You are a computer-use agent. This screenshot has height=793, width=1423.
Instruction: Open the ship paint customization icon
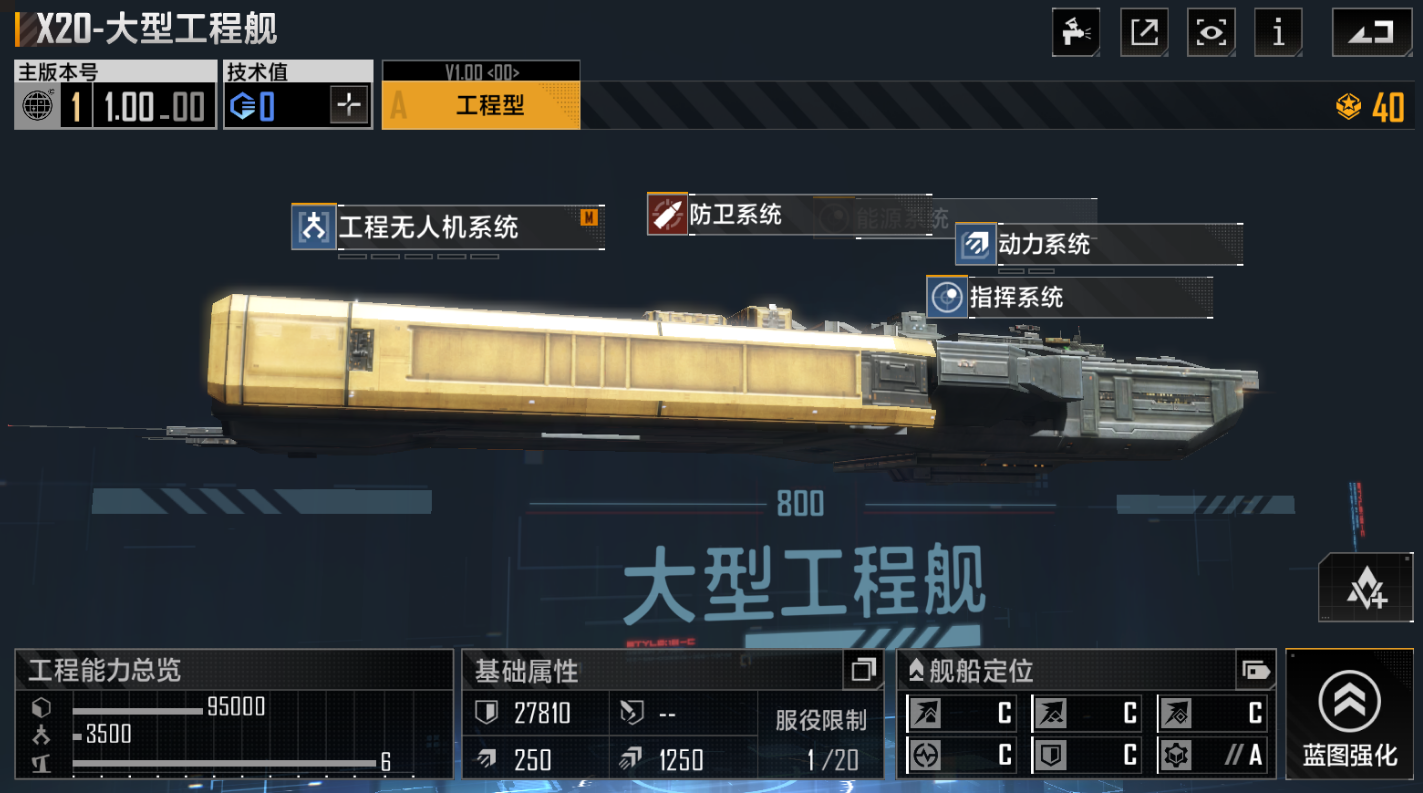pyautogui.click(x=1075, y=31)
